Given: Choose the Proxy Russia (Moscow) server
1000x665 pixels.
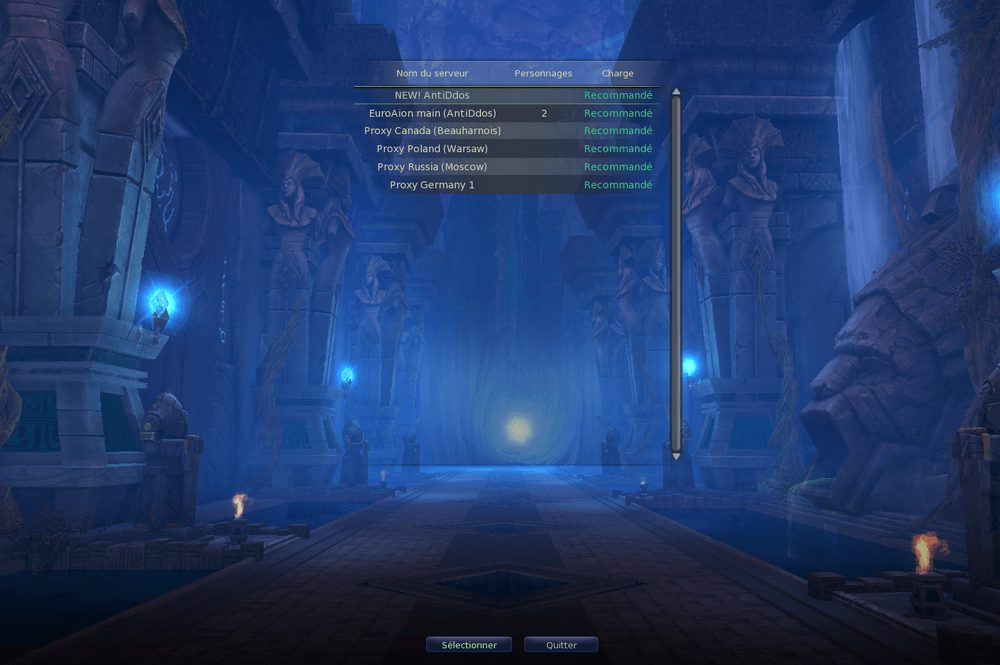Looking at the screenshot, I should pos(432,167).
